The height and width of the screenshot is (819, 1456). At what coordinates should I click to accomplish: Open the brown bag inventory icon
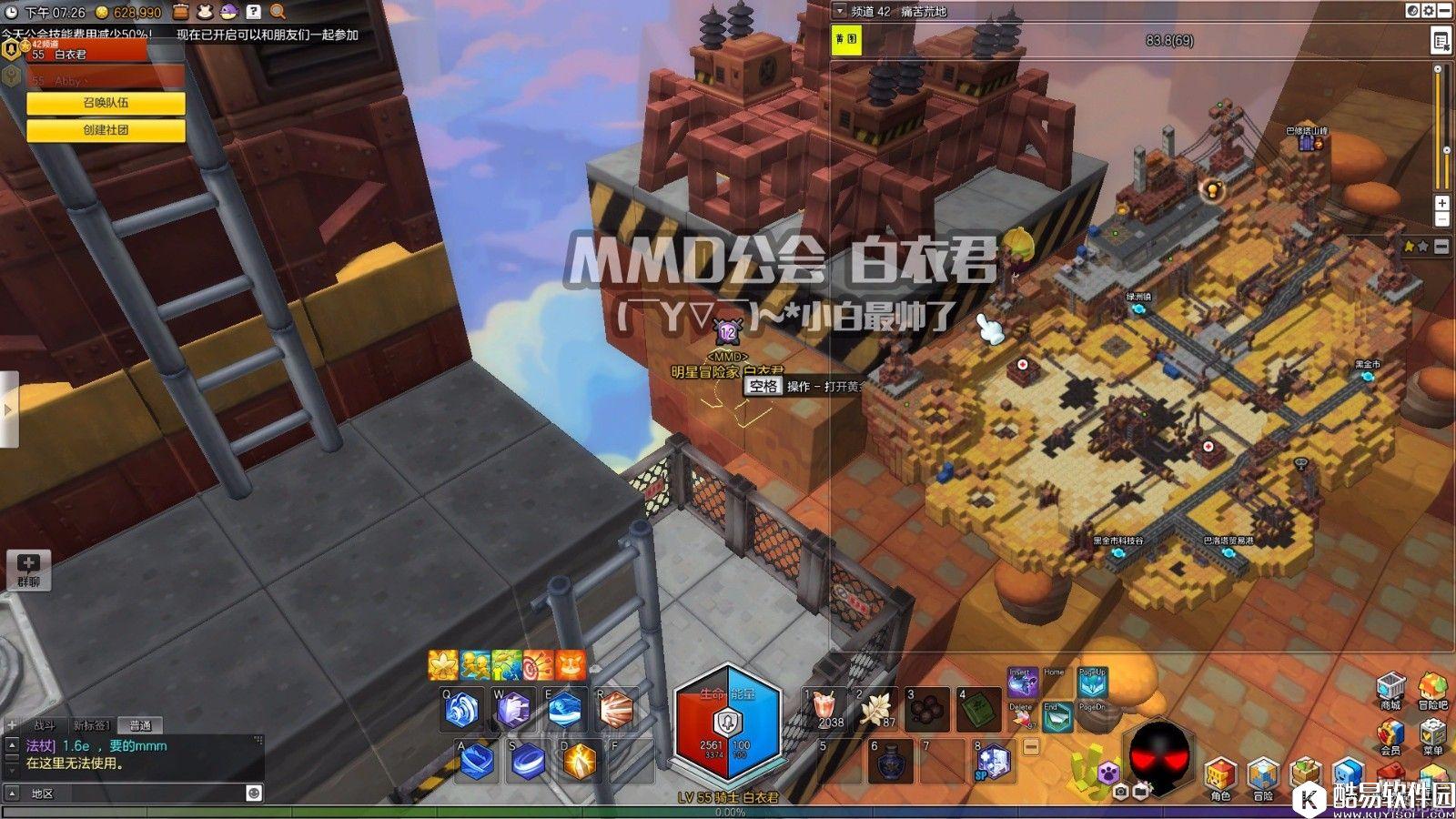(181, 12)
